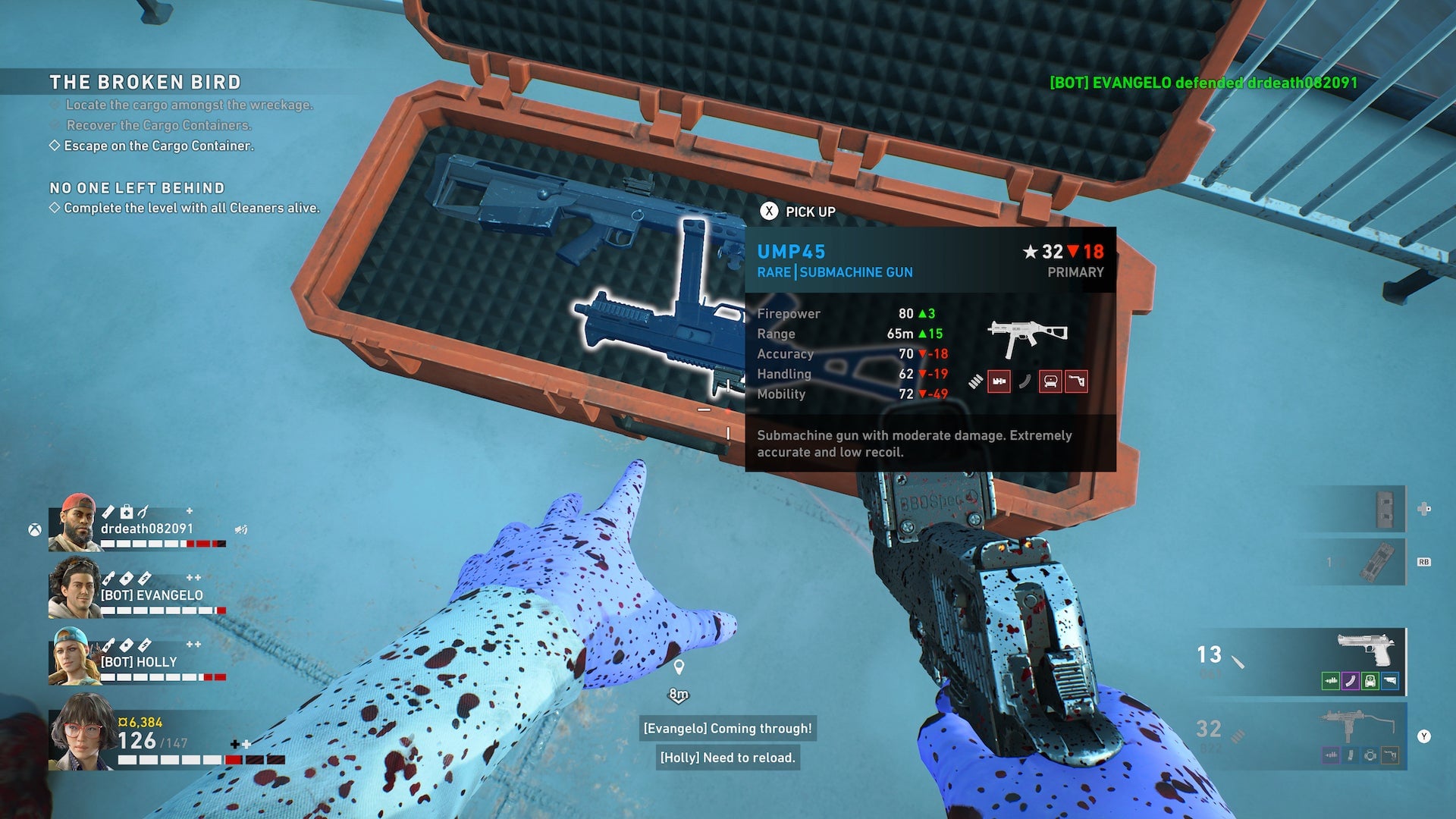Click the bandage icon above drdeath082091

108,512
